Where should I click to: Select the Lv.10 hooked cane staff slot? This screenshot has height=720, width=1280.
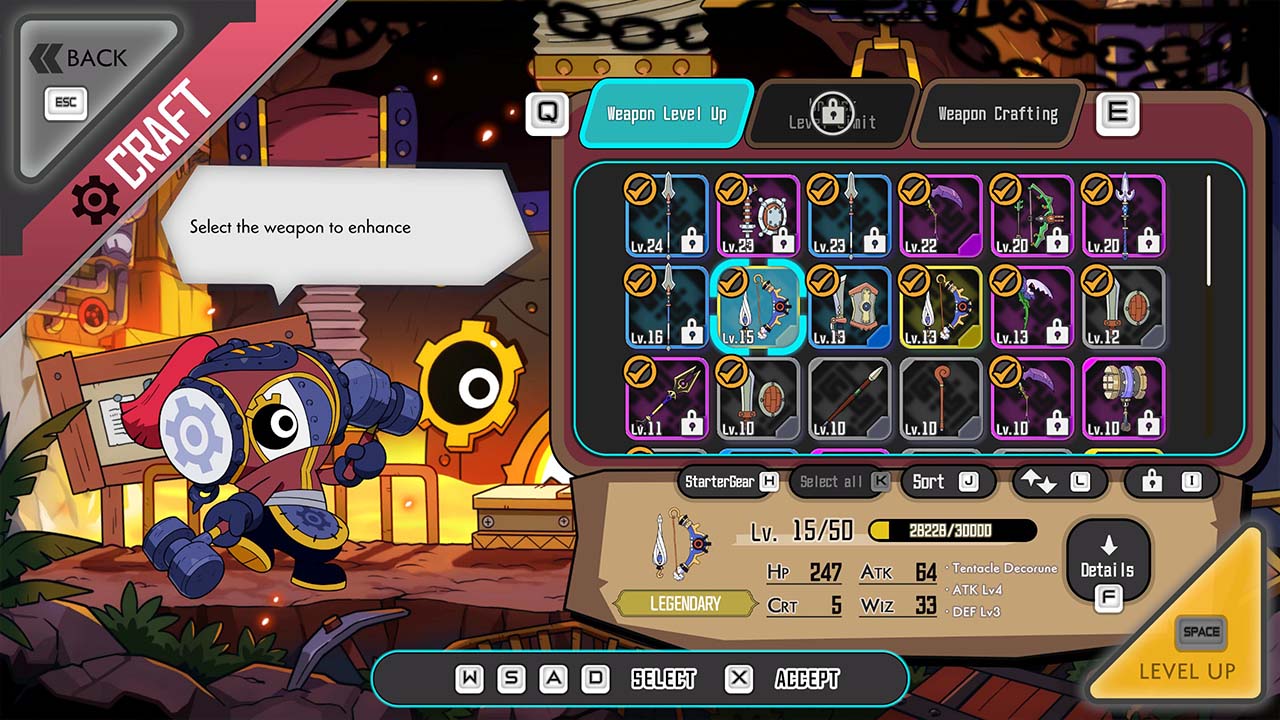(941, 398)
